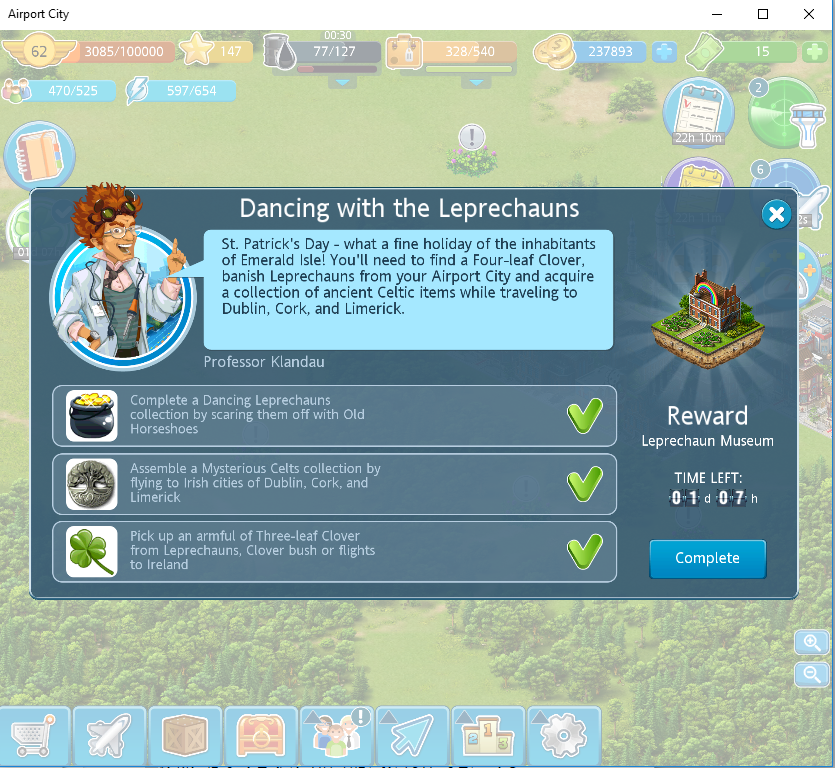Click the Complete quest button
This screenshot has width=835, height=768.
coord(707,558)
